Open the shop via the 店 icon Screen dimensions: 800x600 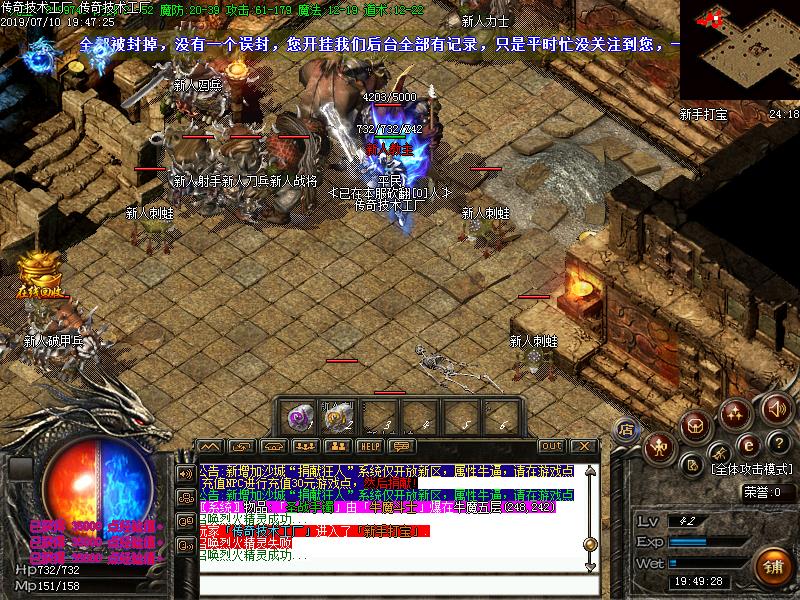[627, 429]
